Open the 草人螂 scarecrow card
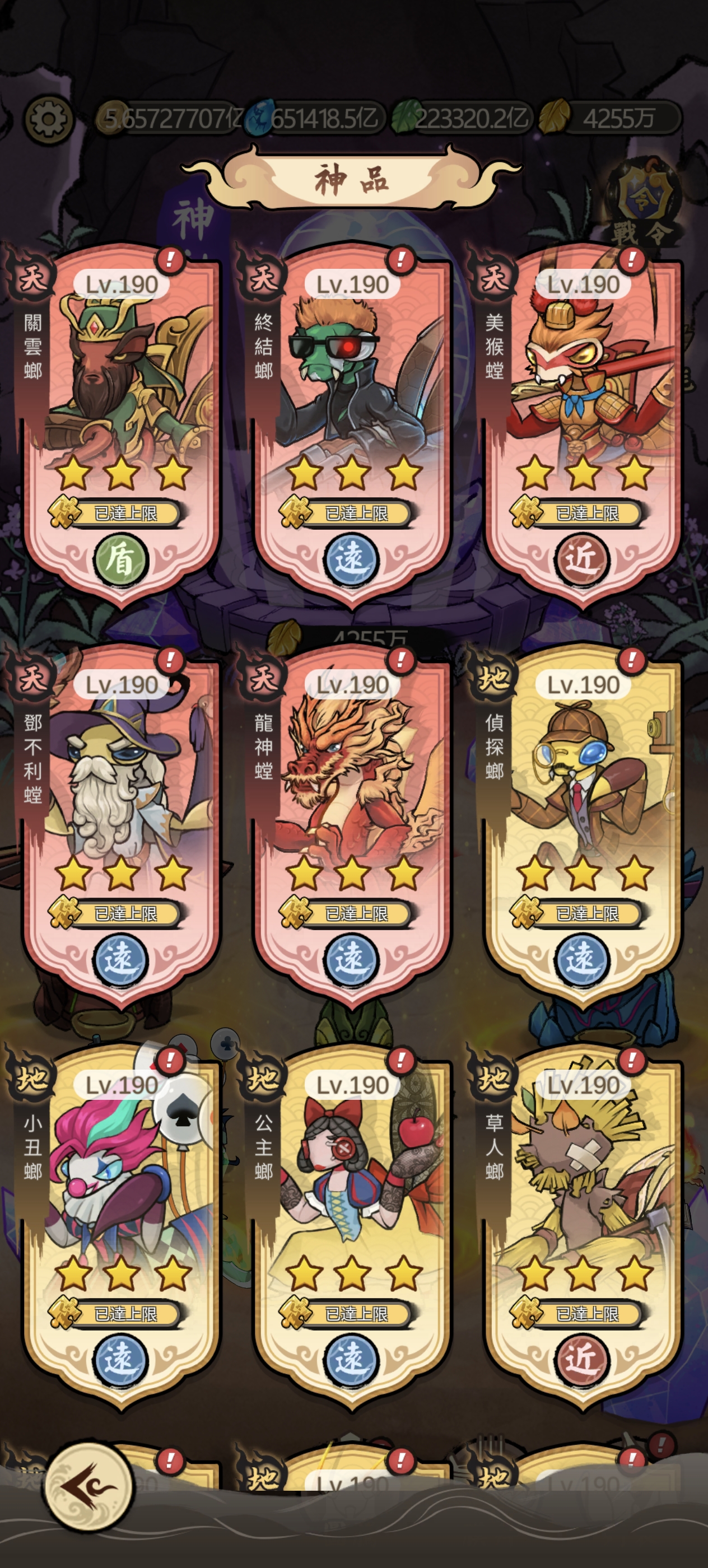708x1568 pixels. pos(583,1220)
